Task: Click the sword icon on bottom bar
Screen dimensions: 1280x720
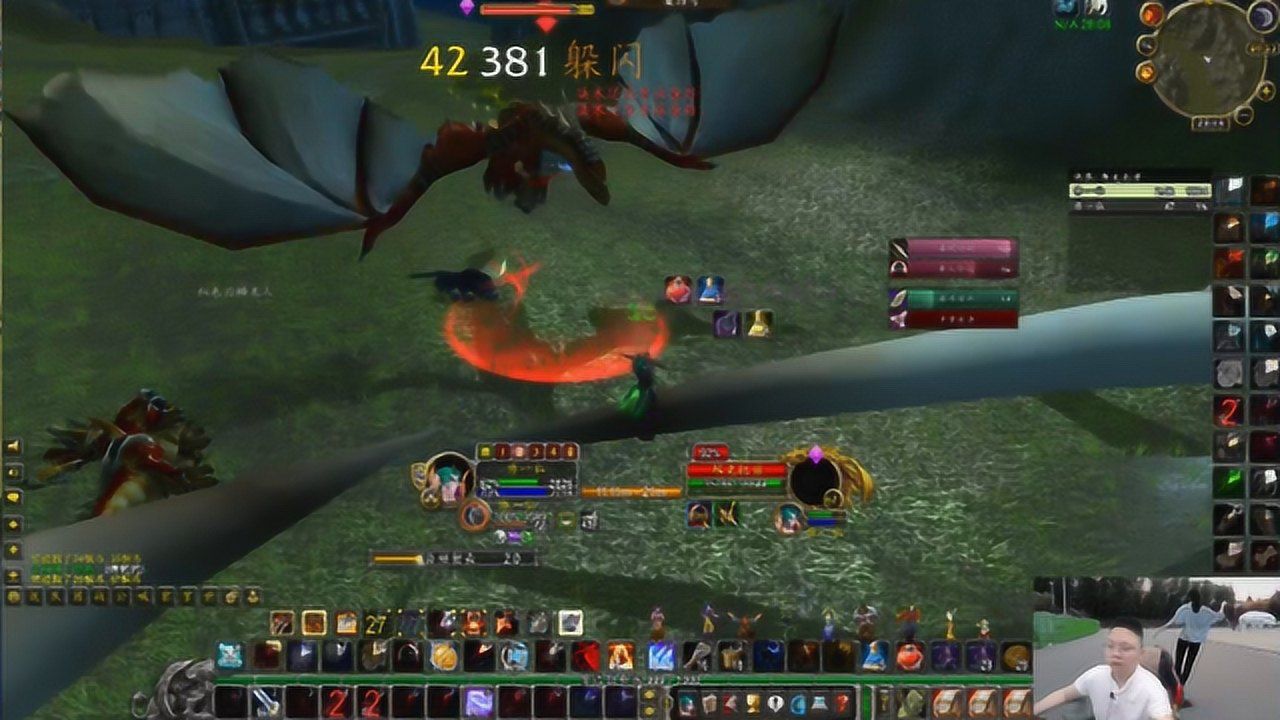Action: [265, 702]
